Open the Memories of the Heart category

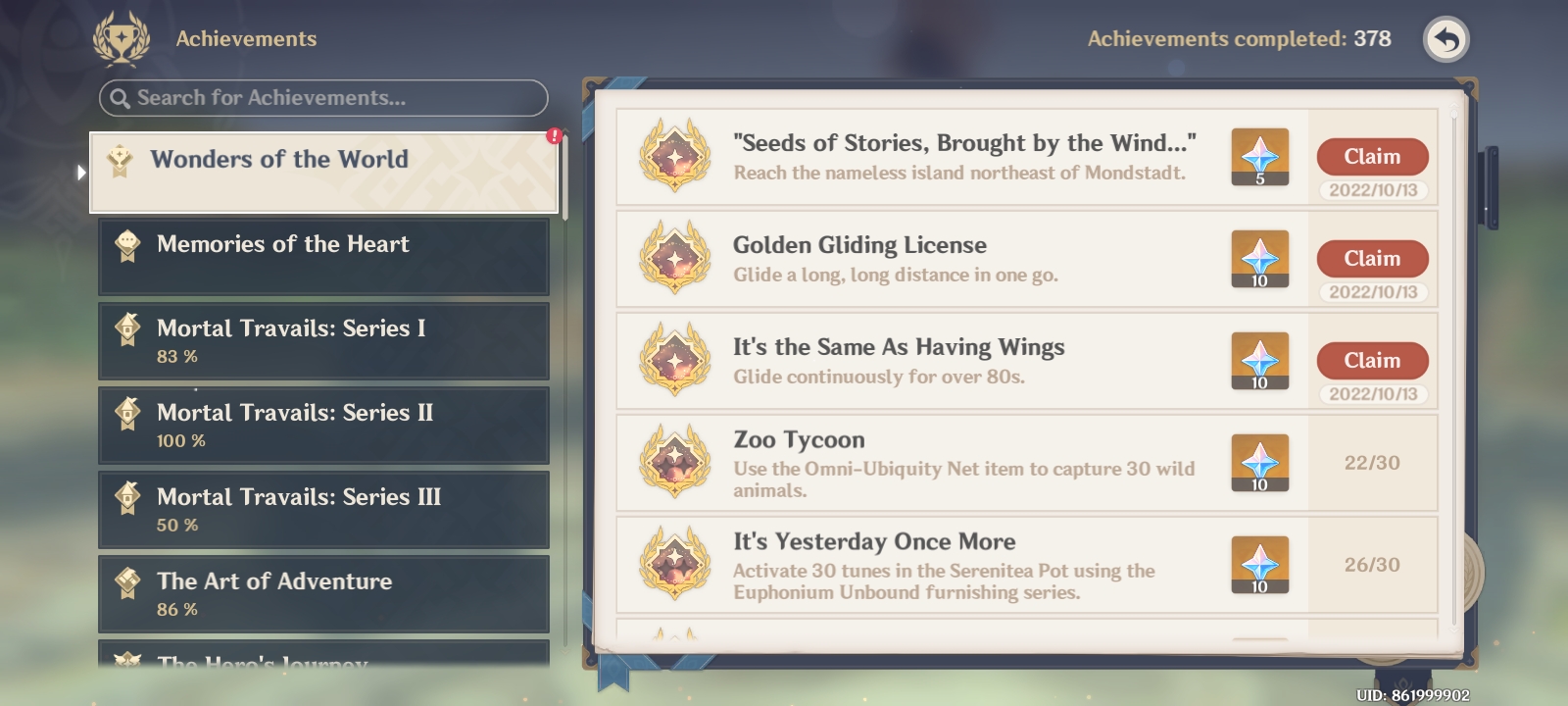coord(323,255)
